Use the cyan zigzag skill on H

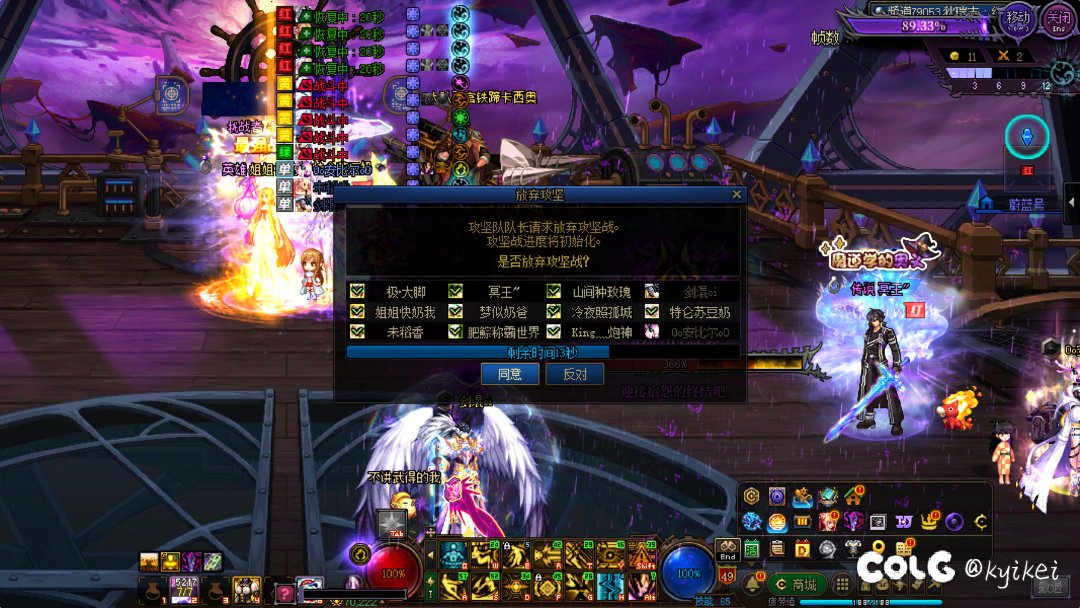(610, 586)
